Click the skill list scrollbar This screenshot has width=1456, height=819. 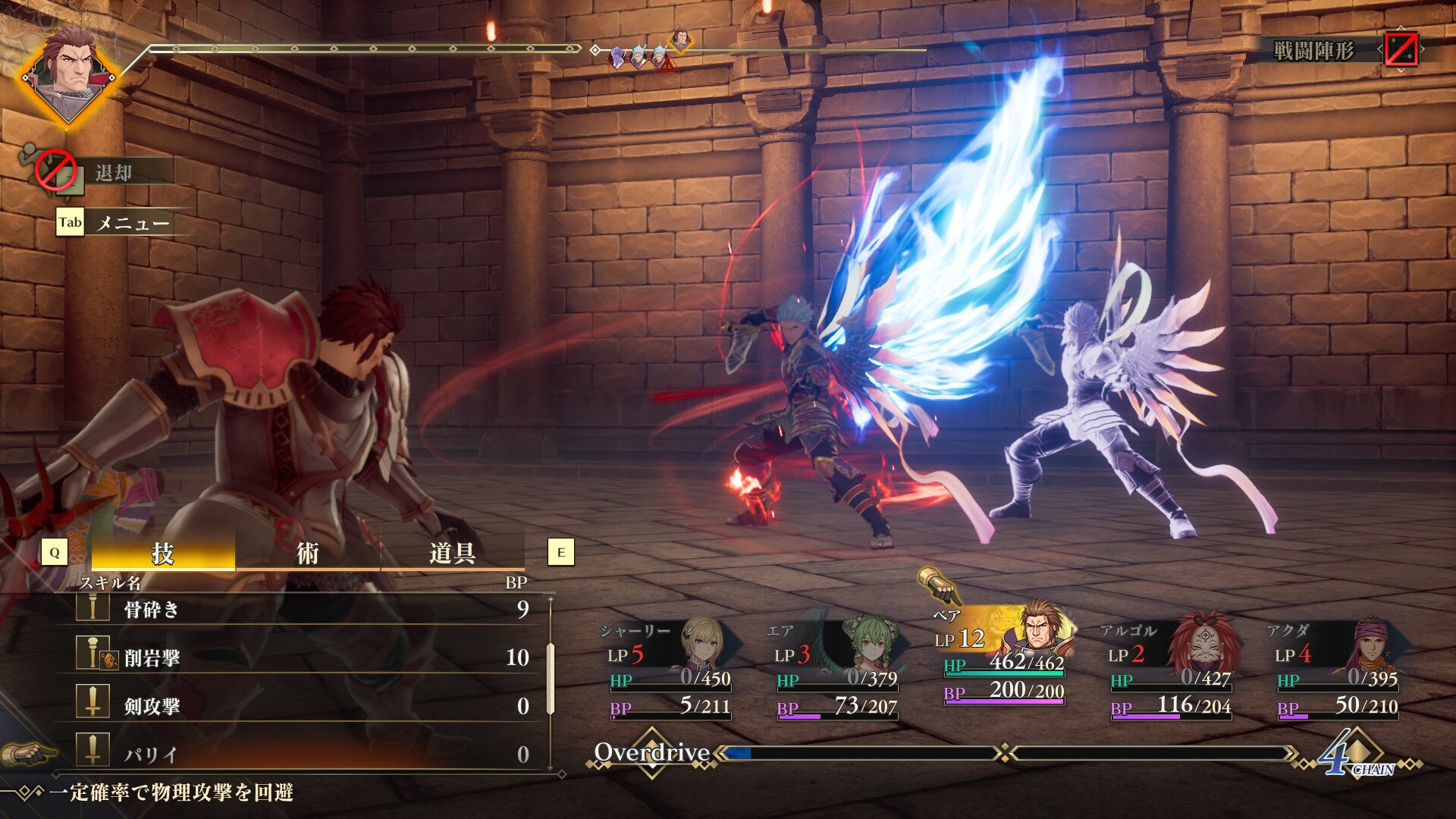(x=551, y=679)
